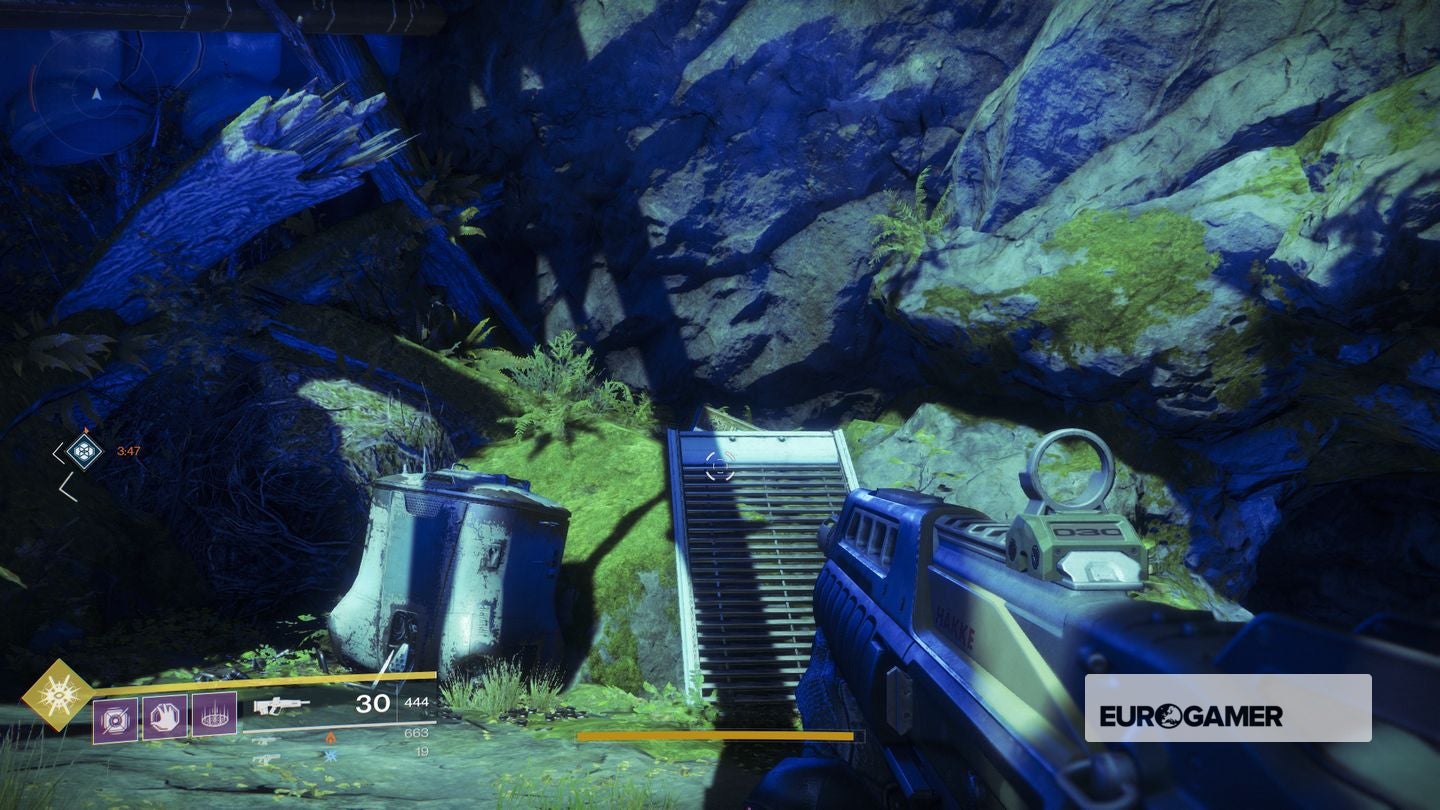Select the rift class ability icon
The image size is (1440, 810).
point(216,718)
